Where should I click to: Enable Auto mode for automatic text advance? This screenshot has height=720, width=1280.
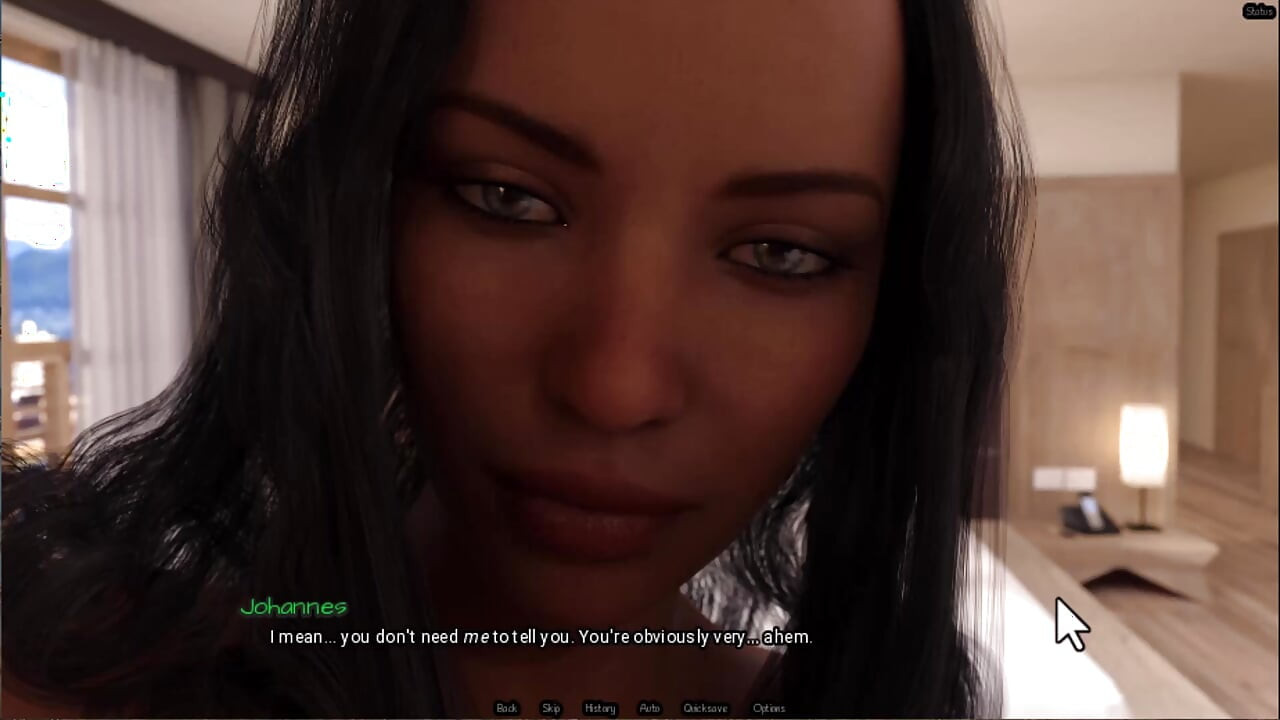(649, 708)
